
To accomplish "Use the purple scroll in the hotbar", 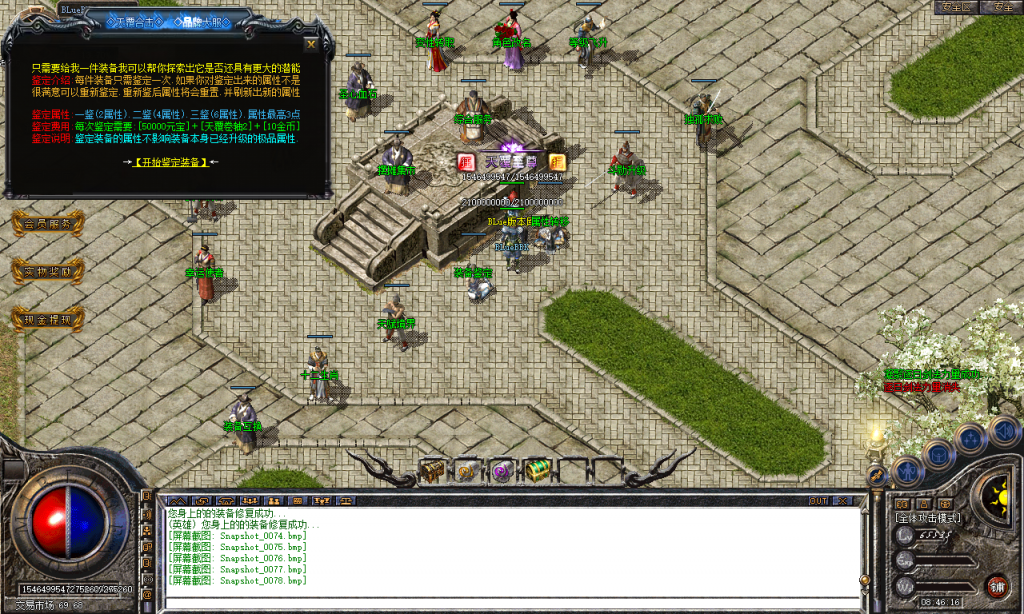I will 500,470.
